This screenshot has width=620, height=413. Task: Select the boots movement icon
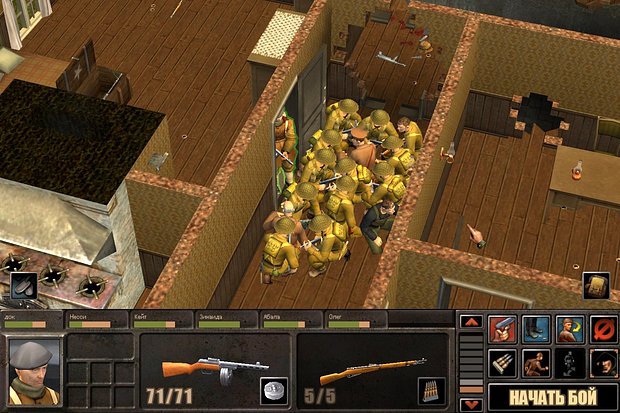tap(536, 329)
